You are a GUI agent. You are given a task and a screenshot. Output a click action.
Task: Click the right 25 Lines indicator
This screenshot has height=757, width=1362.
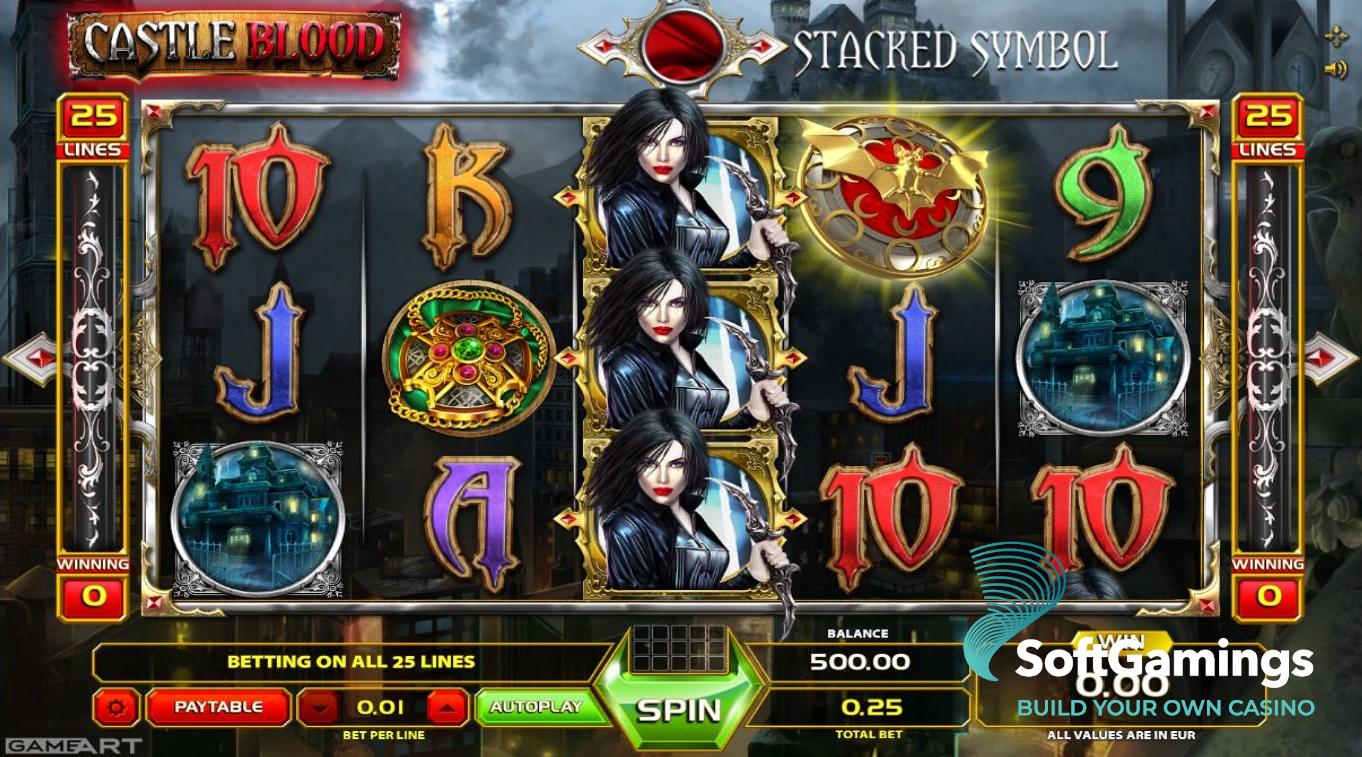pos(1268,125)
